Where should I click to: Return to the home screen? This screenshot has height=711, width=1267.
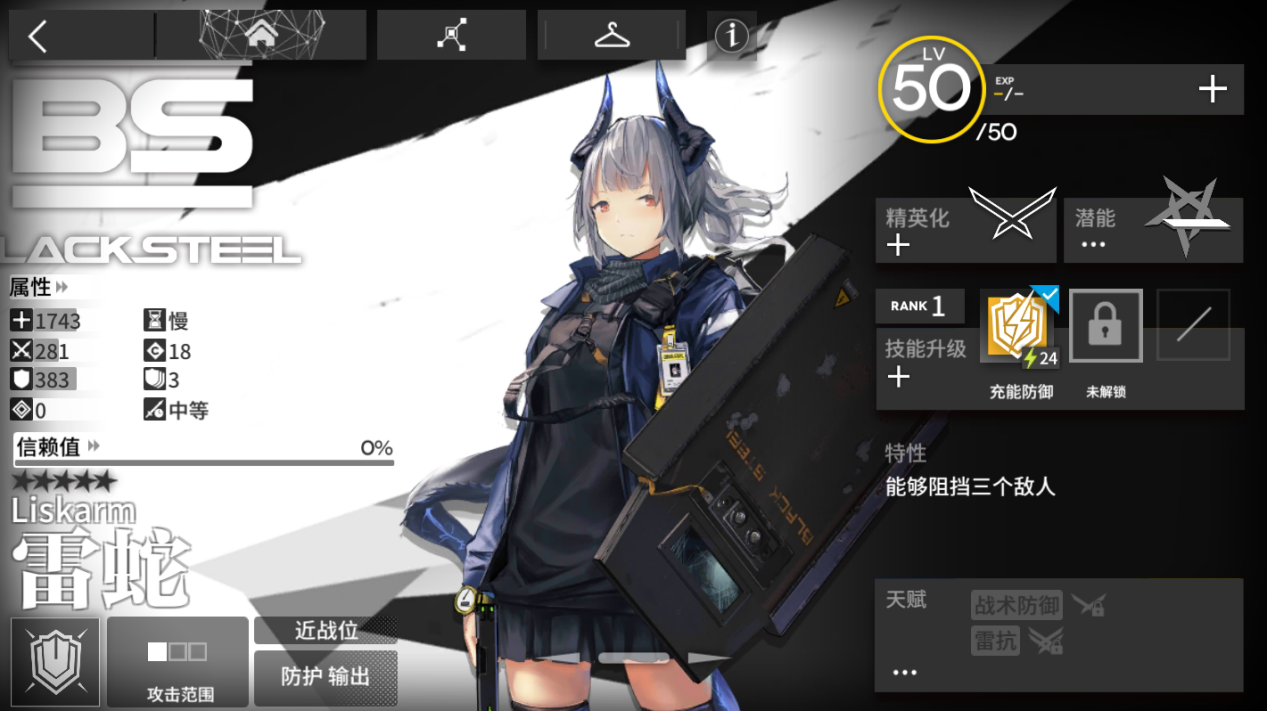pos(261,36)
